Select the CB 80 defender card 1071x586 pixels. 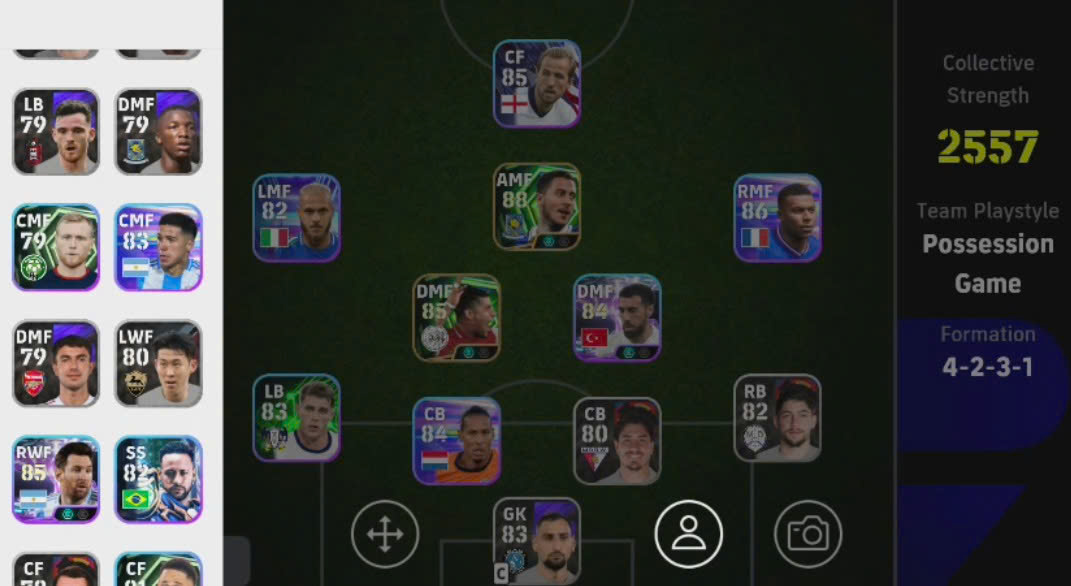click(617, 441)
